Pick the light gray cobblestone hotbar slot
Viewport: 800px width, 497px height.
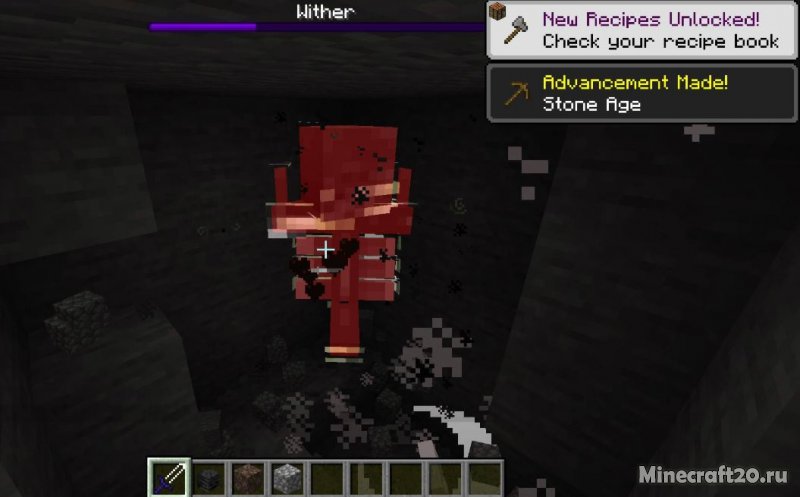click(288, 477)
